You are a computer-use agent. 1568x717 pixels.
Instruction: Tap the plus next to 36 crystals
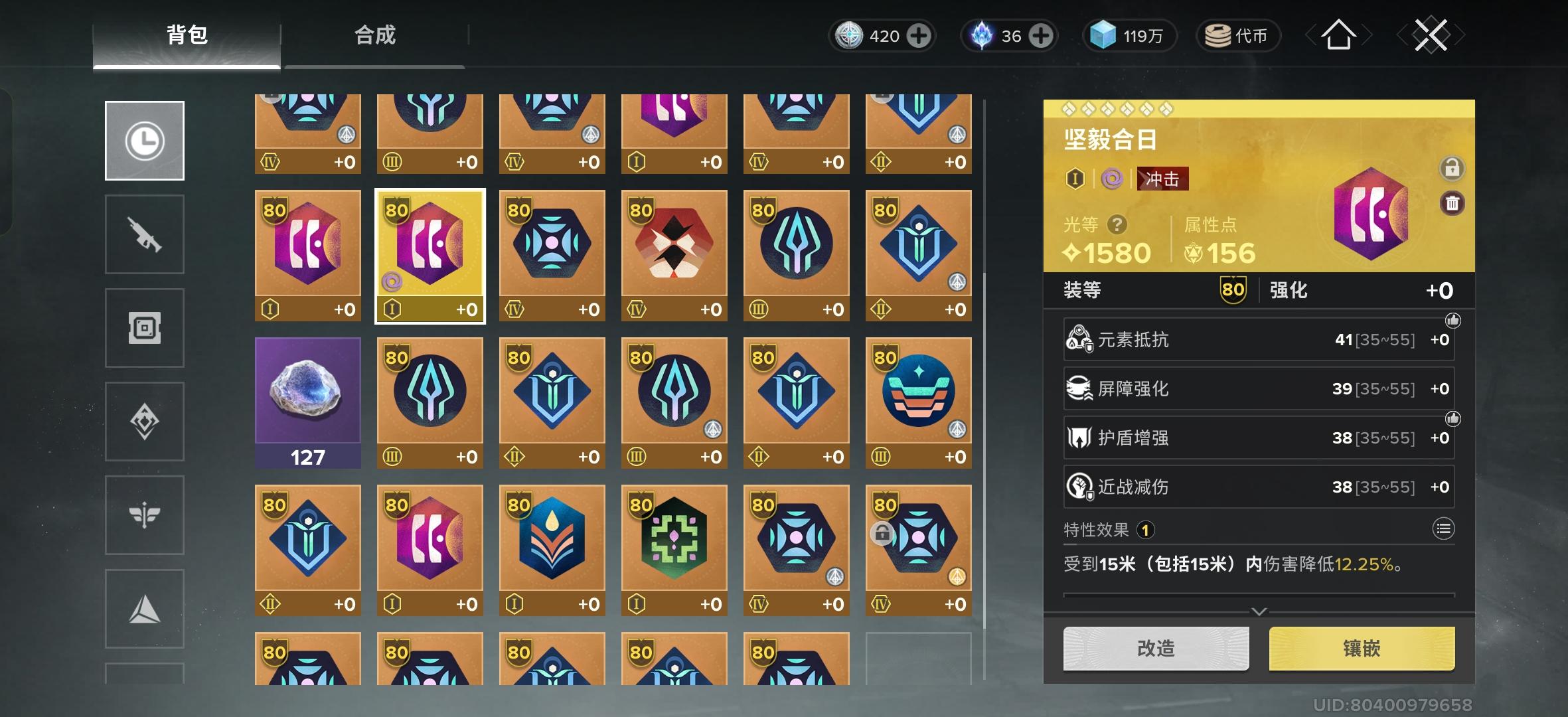(x=1042, y=36)
